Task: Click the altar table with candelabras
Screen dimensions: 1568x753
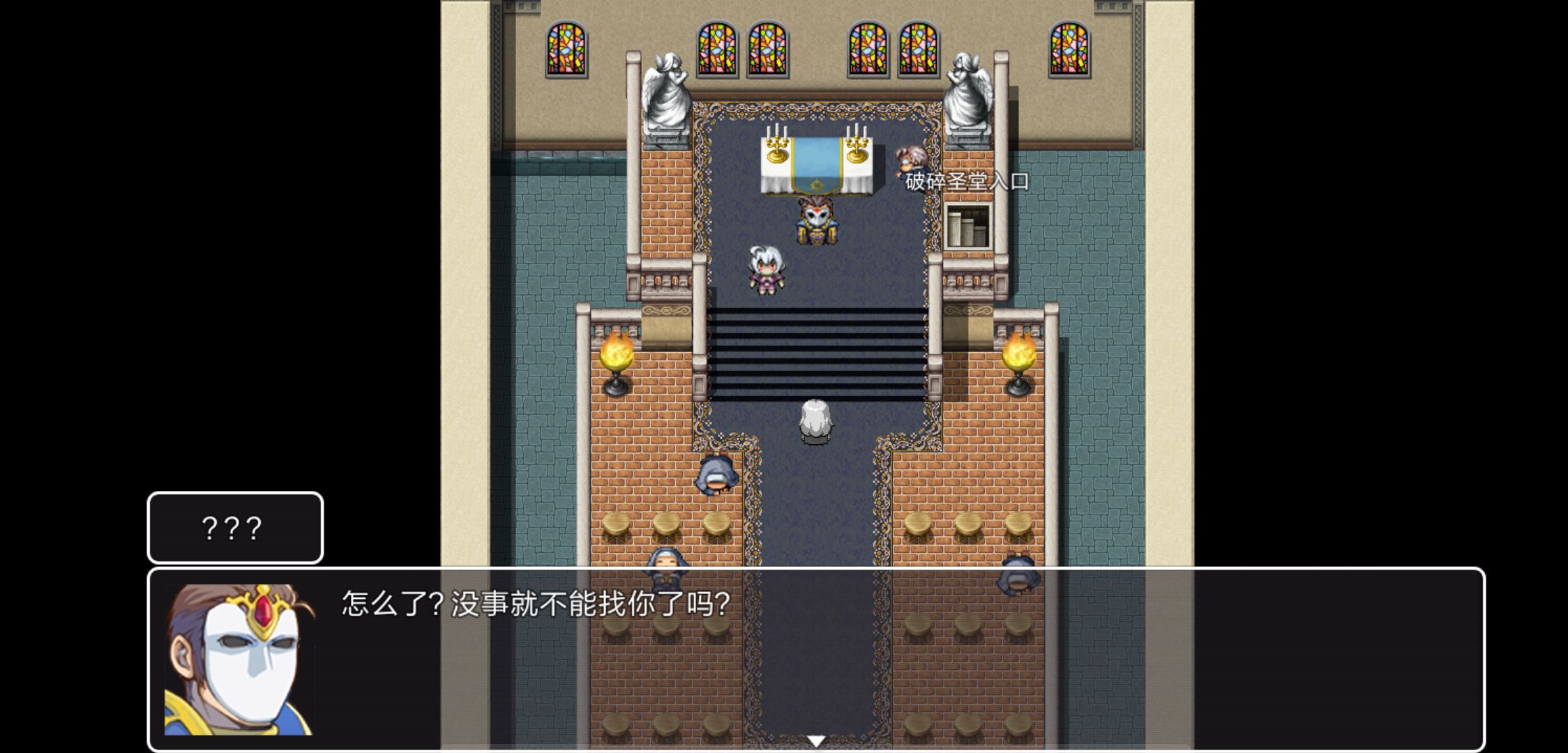Action: [815, 164]
